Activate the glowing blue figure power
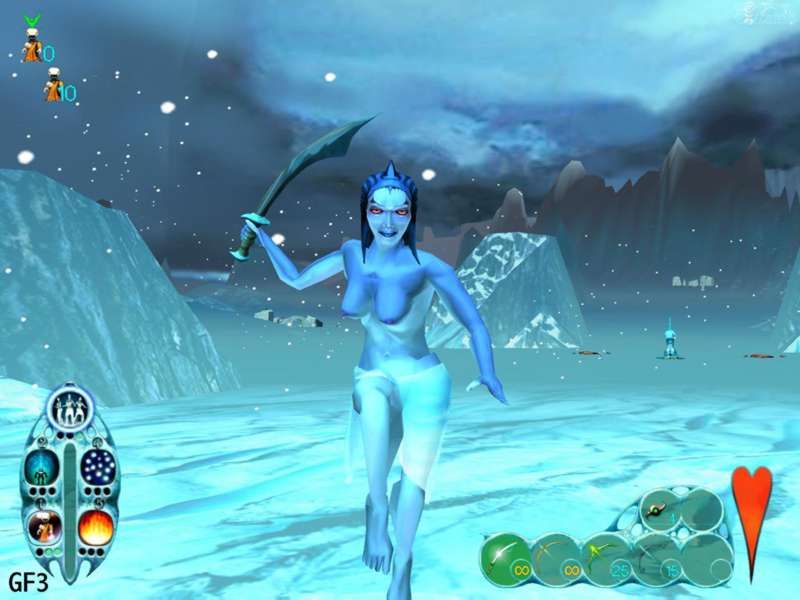The height and width of the screenshot is (600, 800). (43, 467)
